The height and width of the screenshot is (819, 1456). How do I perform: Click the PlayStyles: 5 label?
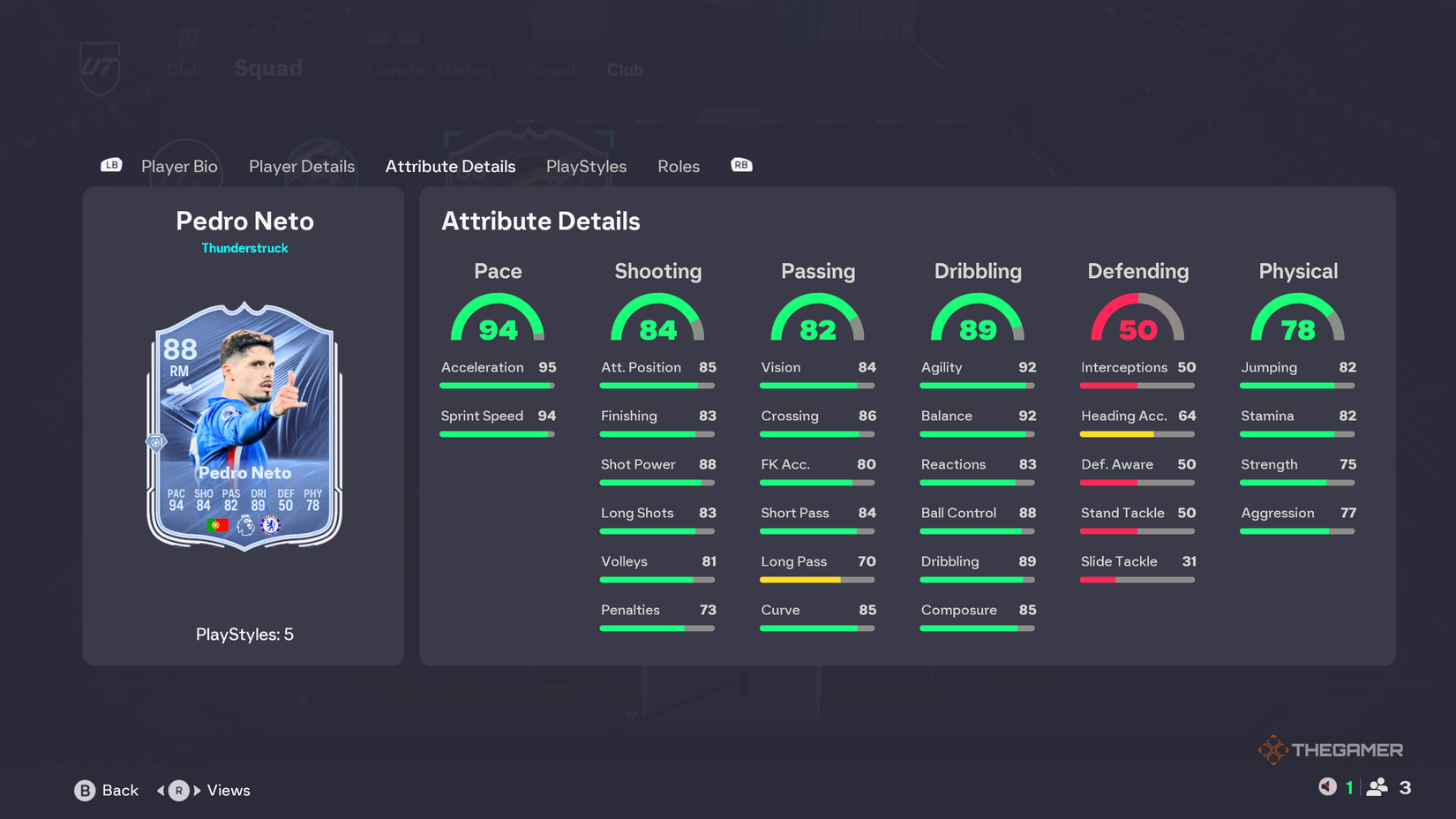[x=244, y=634]
